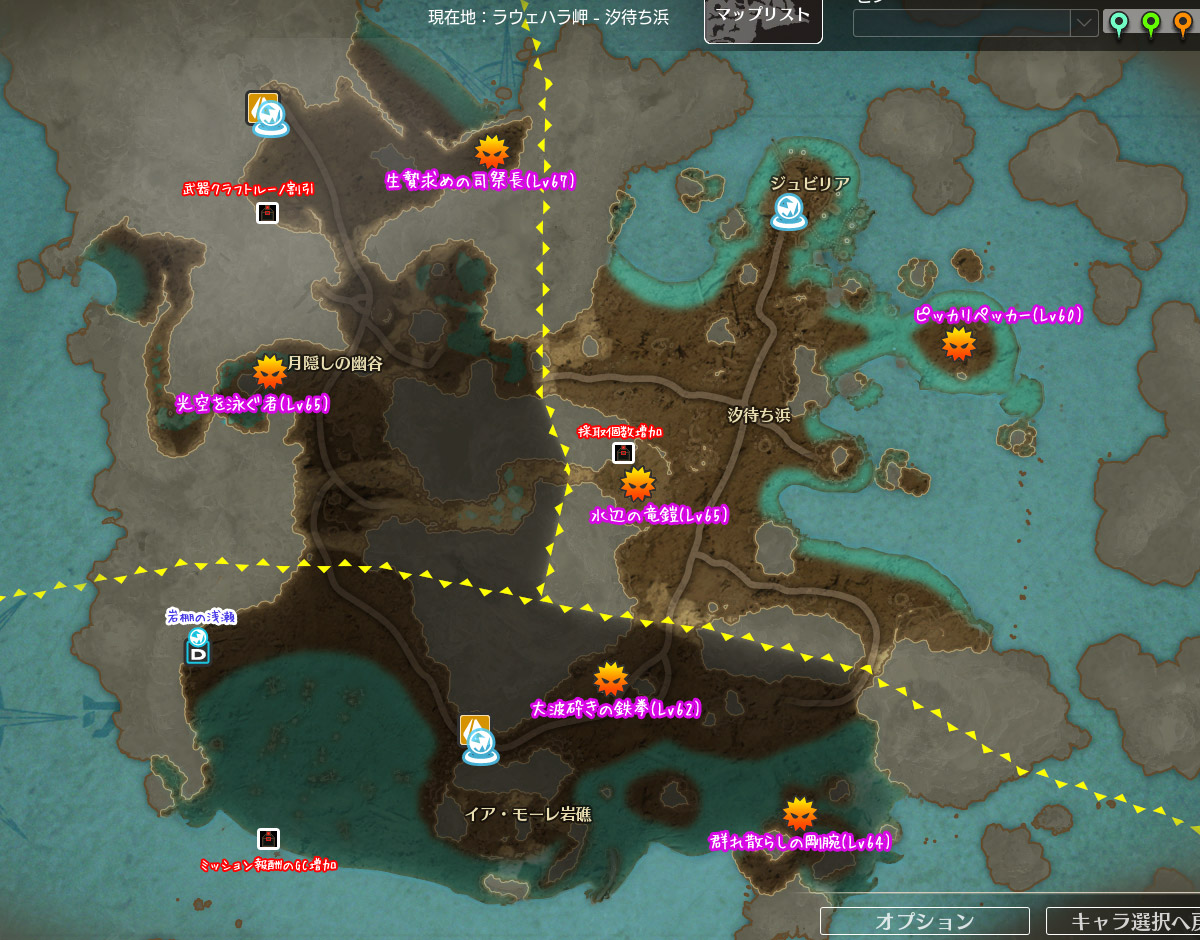Open the 岩棚の浅瀬 dungeon marker
This screenshot has height=940, width=1200.
198,646
